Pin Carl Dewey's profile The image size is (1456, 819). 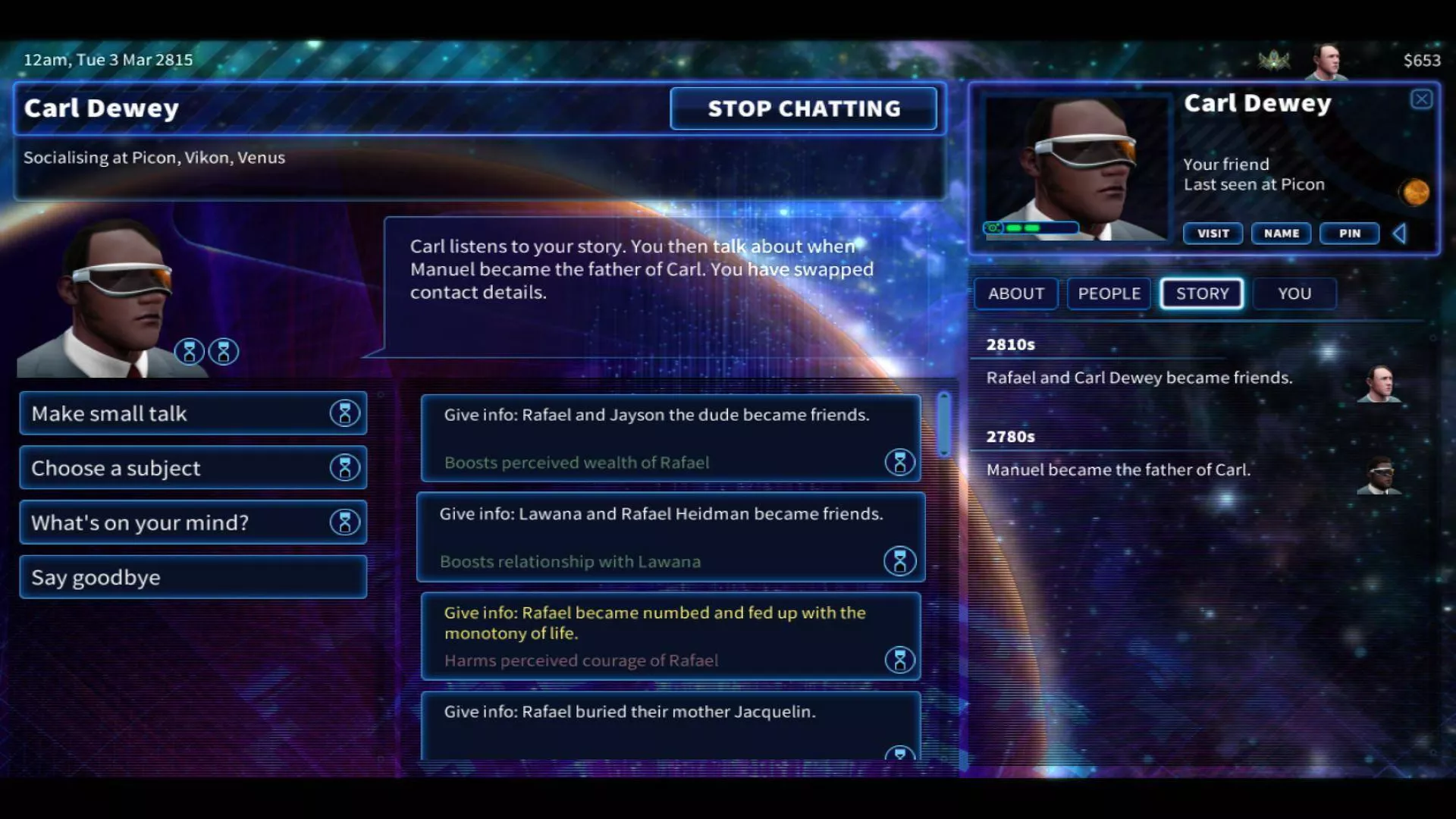coord(1349,234)
